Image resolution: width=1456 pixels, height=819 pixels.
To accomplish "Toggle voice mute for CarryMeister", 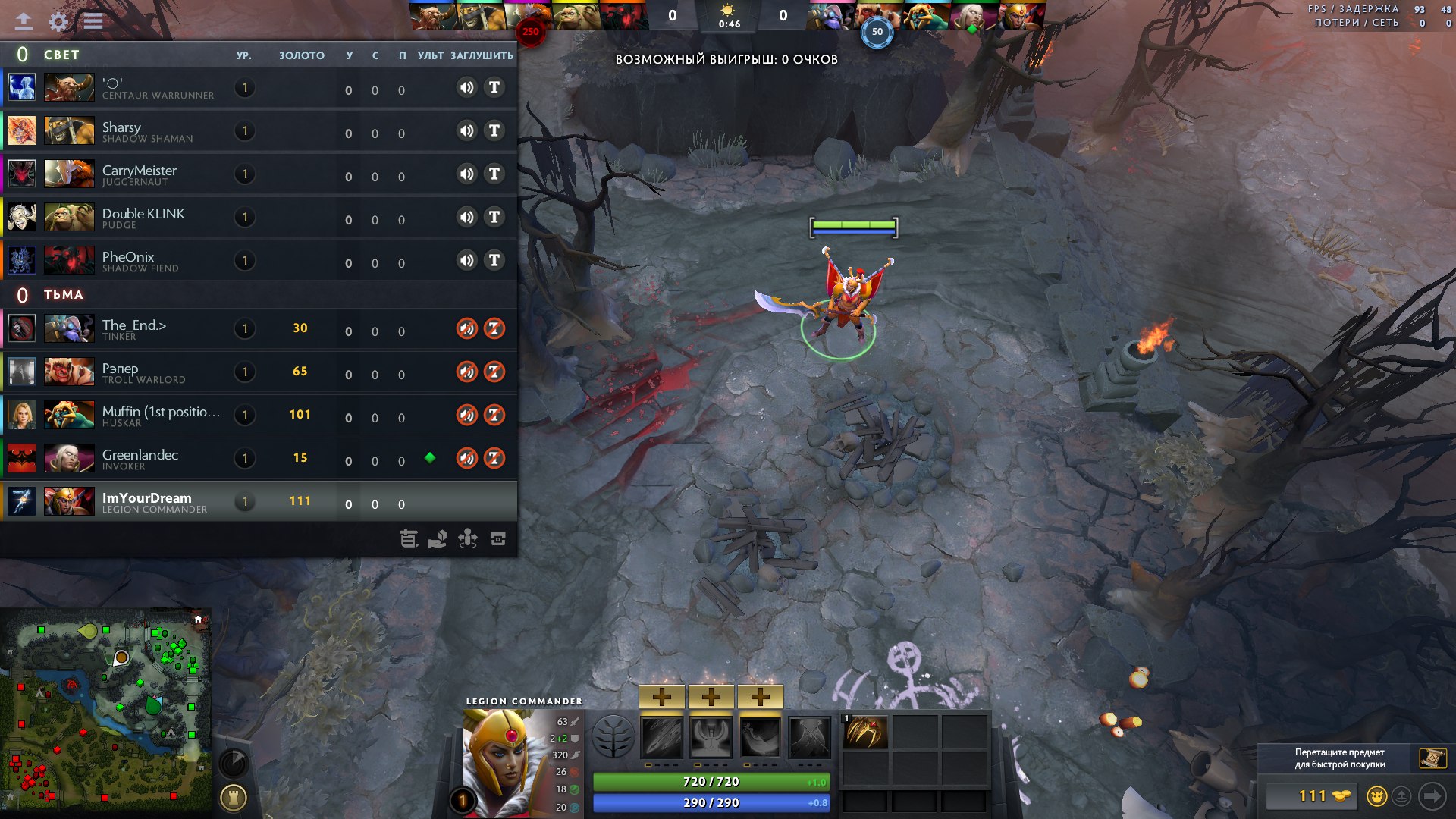I will tap(466, 174).
